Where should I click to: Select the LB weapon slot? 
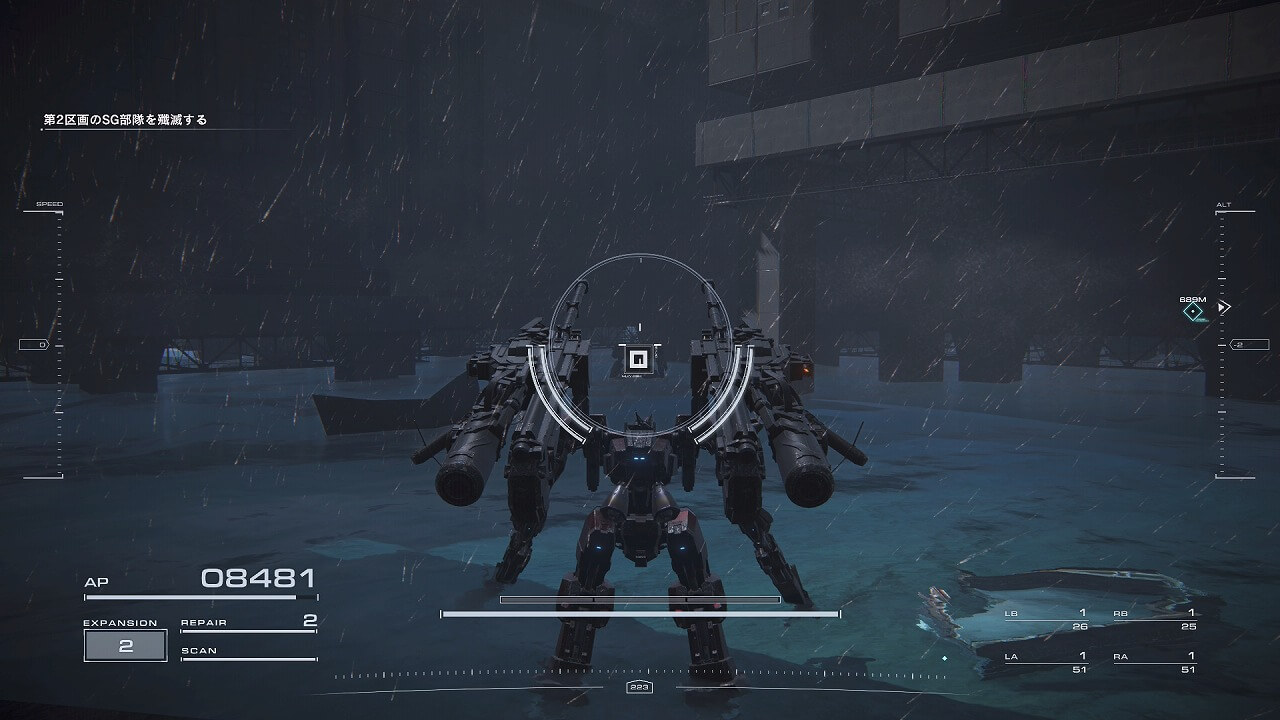(1046, 619)
